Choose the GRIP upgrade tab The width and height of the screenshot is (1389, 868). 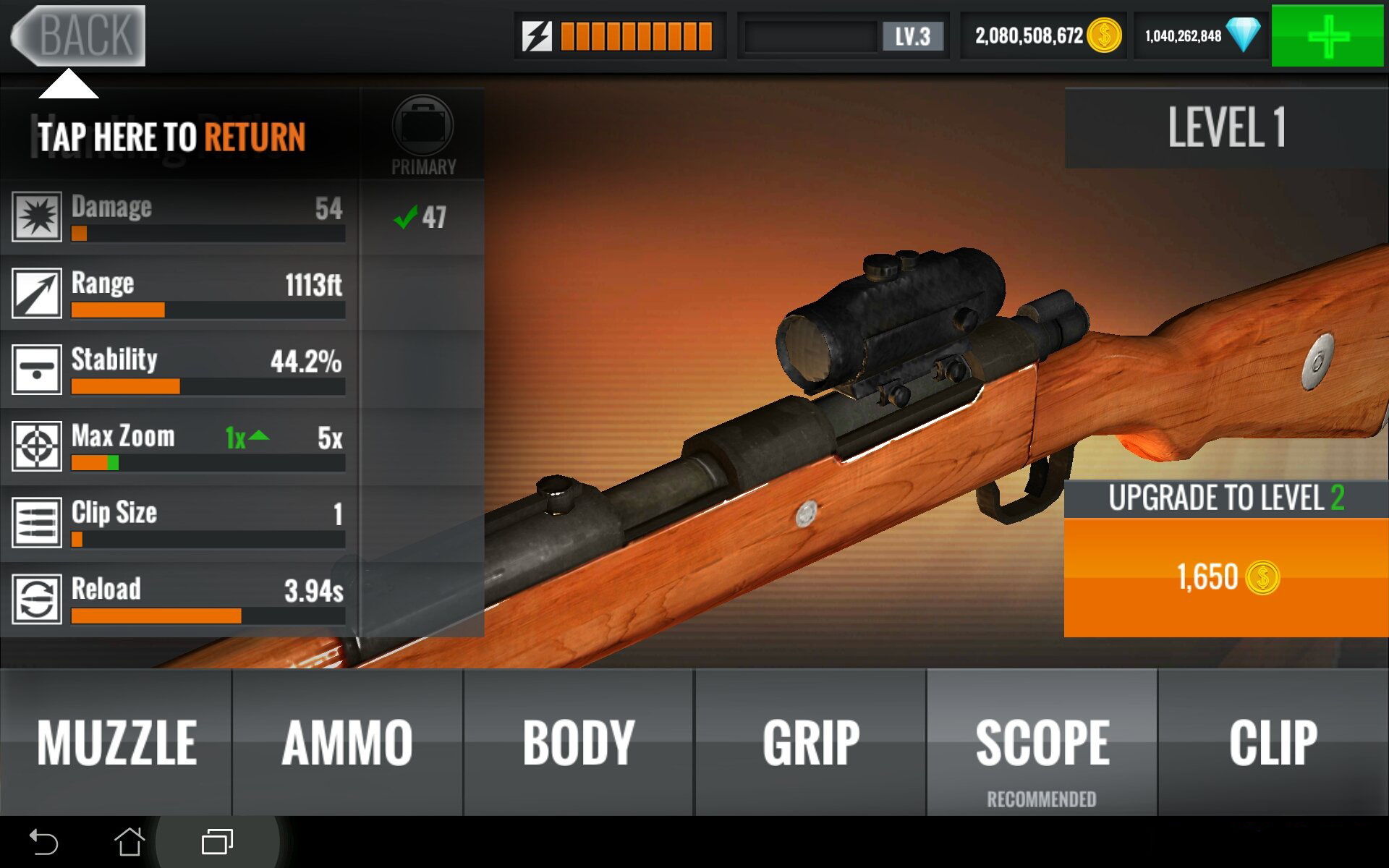810,742
